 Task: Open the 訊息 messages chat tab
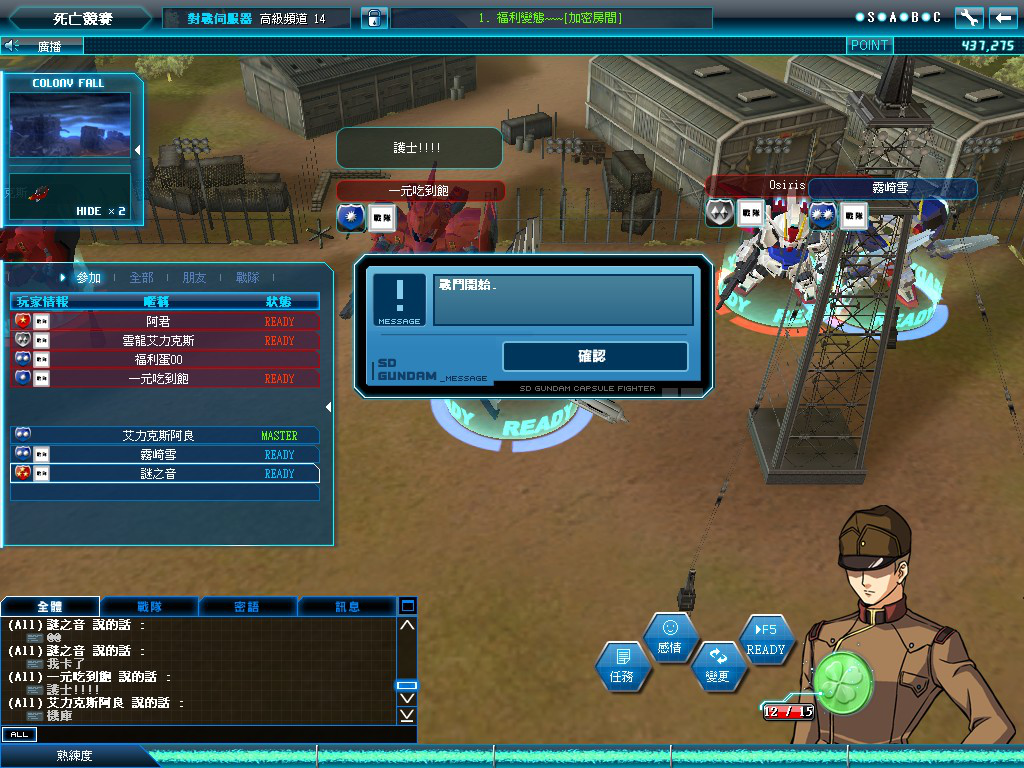point(347,606)
